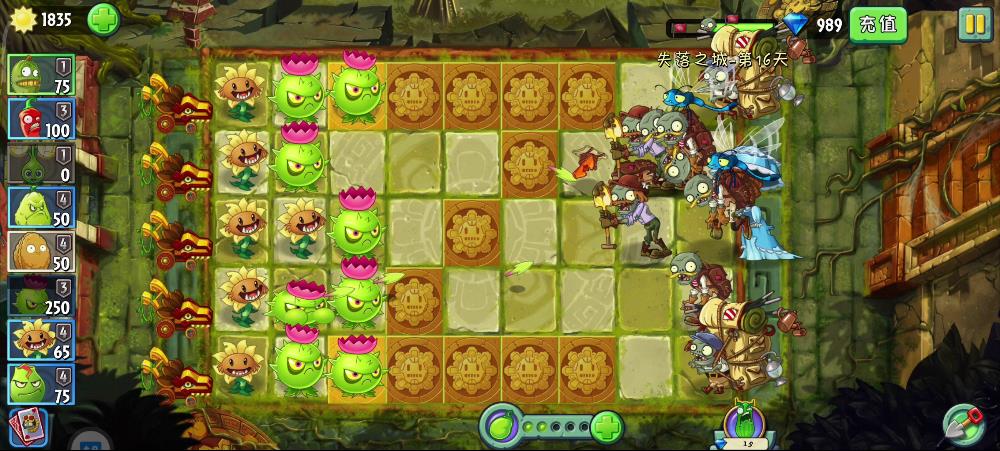Open the card deck icon below the seed packets
The image size is (1000, 451).
27,427
